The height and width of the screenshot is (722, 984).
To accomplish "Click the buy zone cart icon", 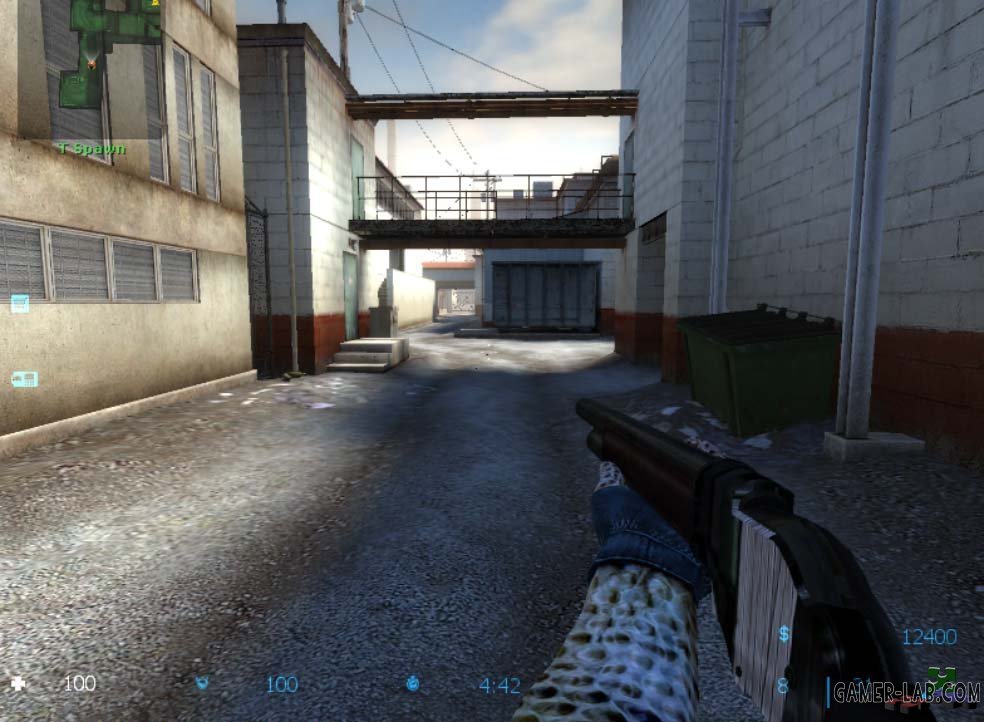I will [x=20, y=303].
